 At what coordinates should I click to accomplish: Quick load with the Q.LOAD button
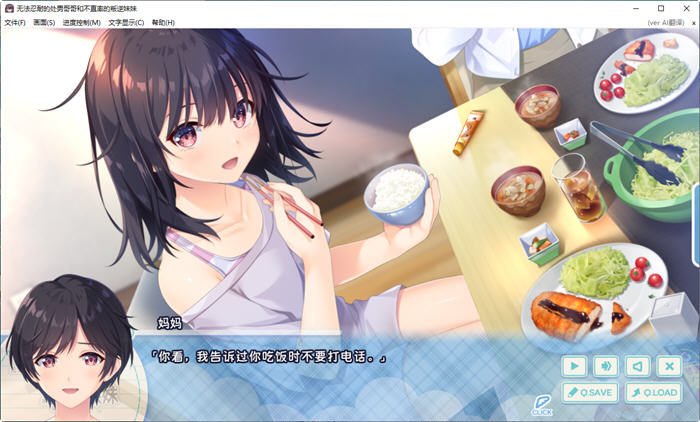point(653,393)
